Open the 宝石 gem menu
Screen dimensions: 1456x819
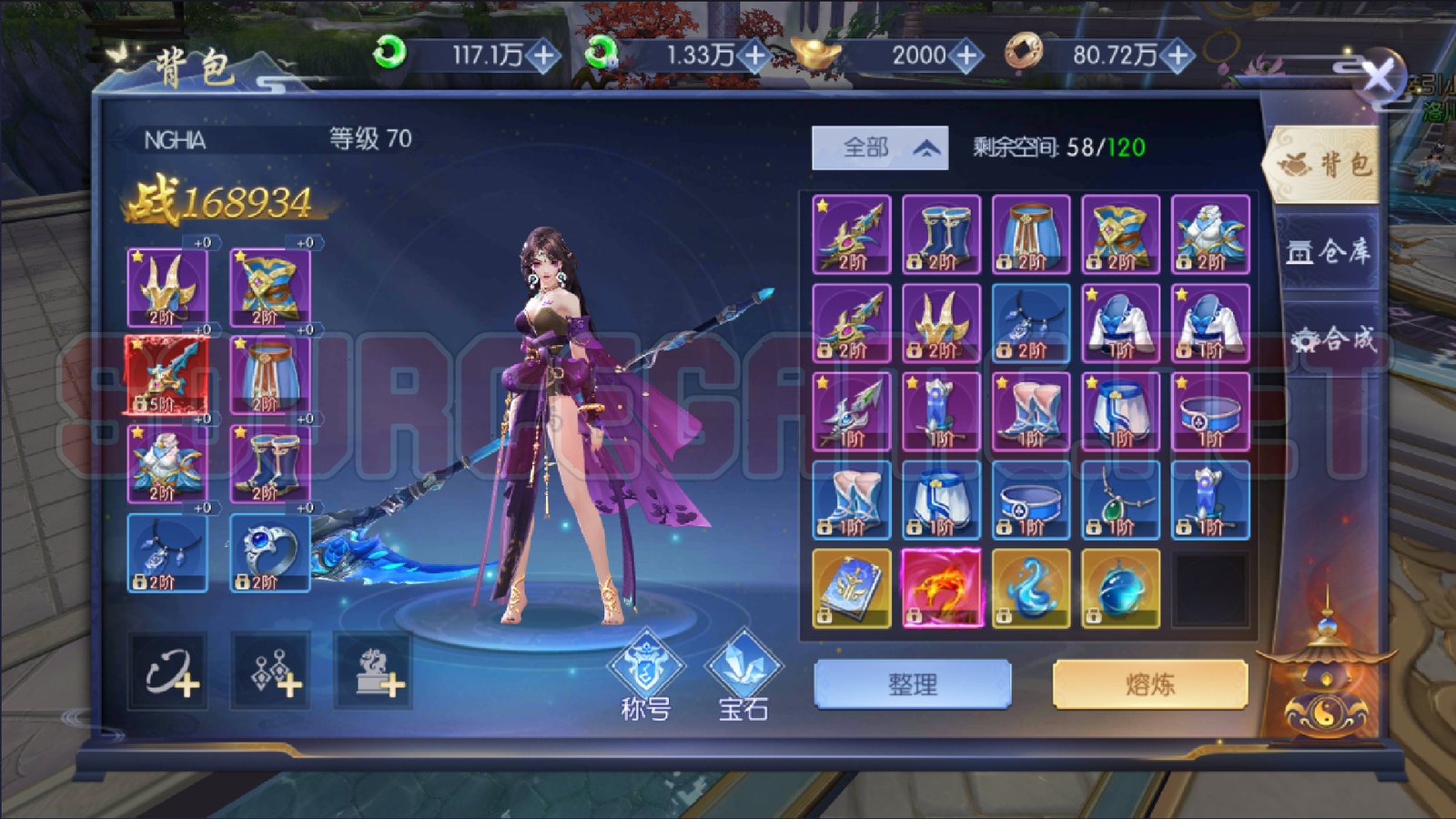(x=743, y=676)
